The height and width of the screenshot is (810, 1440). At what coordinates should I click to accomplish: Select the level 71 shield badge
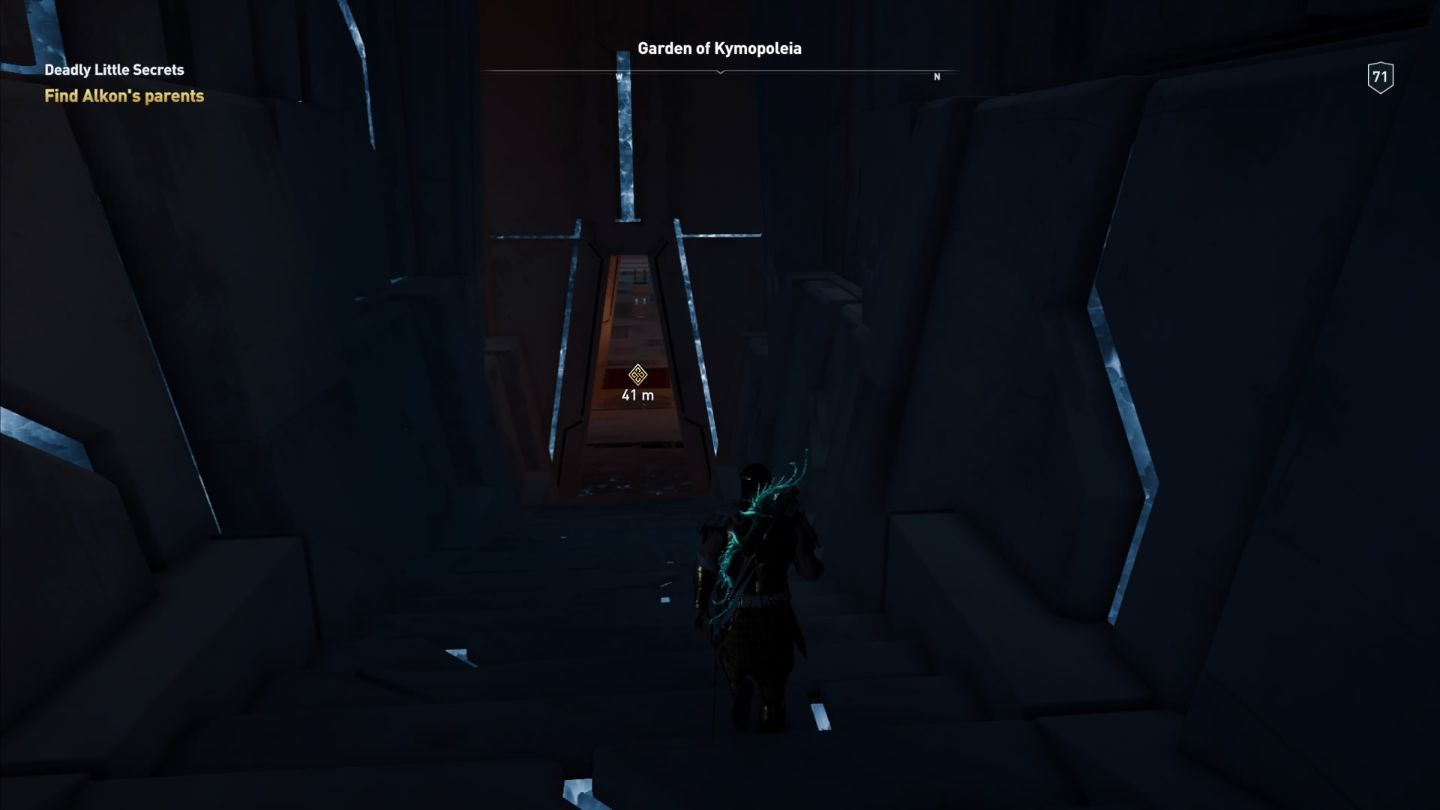tap(1380, 77)
